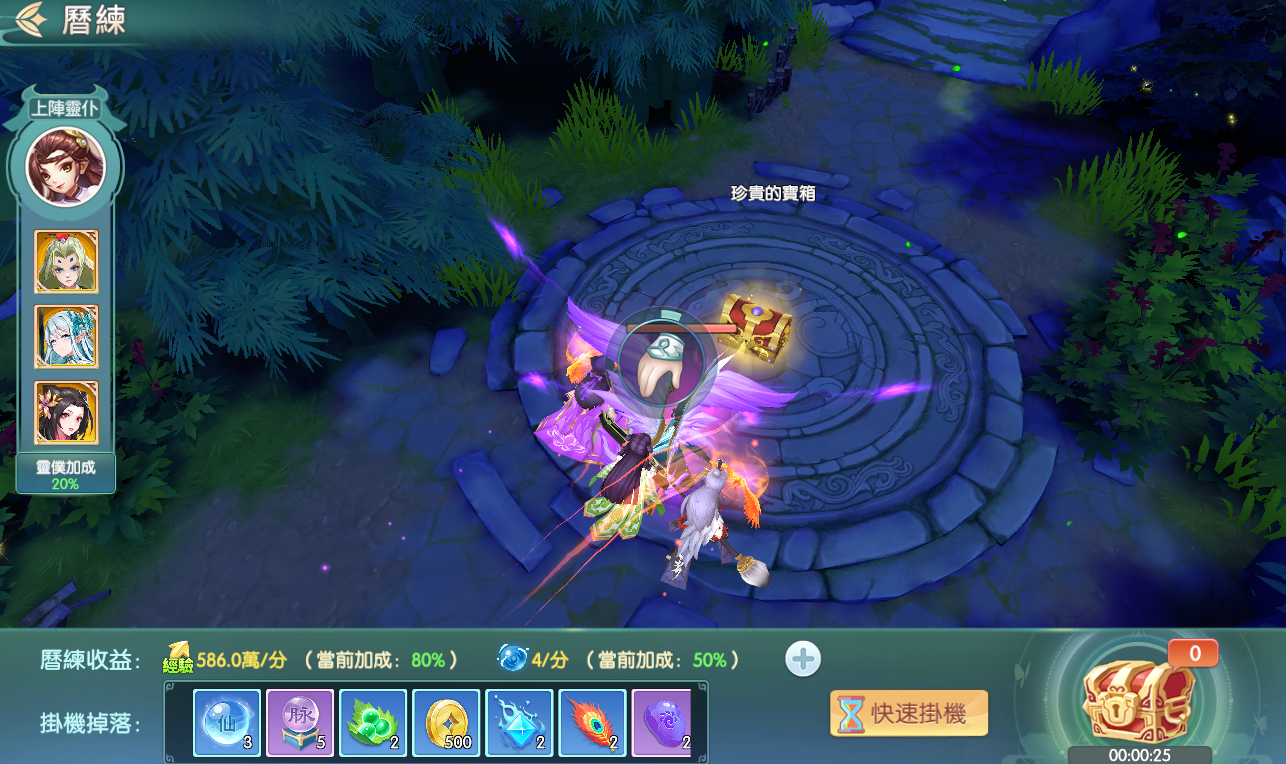This screenshot has height=764, width=1286.
Task: Start 快速掛機 quick idle
Action: (908, 713)
